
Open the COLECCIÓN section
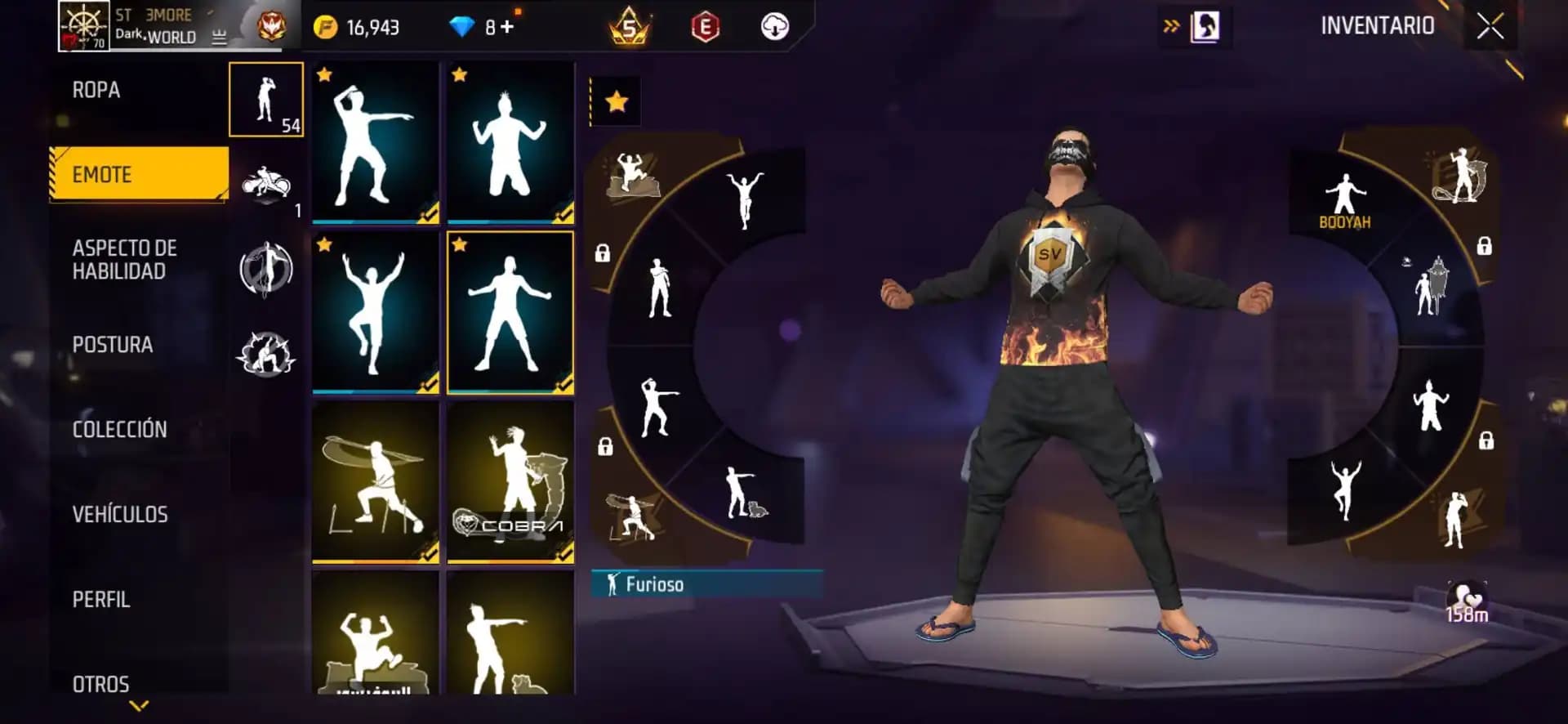click(x=119, y=430)
